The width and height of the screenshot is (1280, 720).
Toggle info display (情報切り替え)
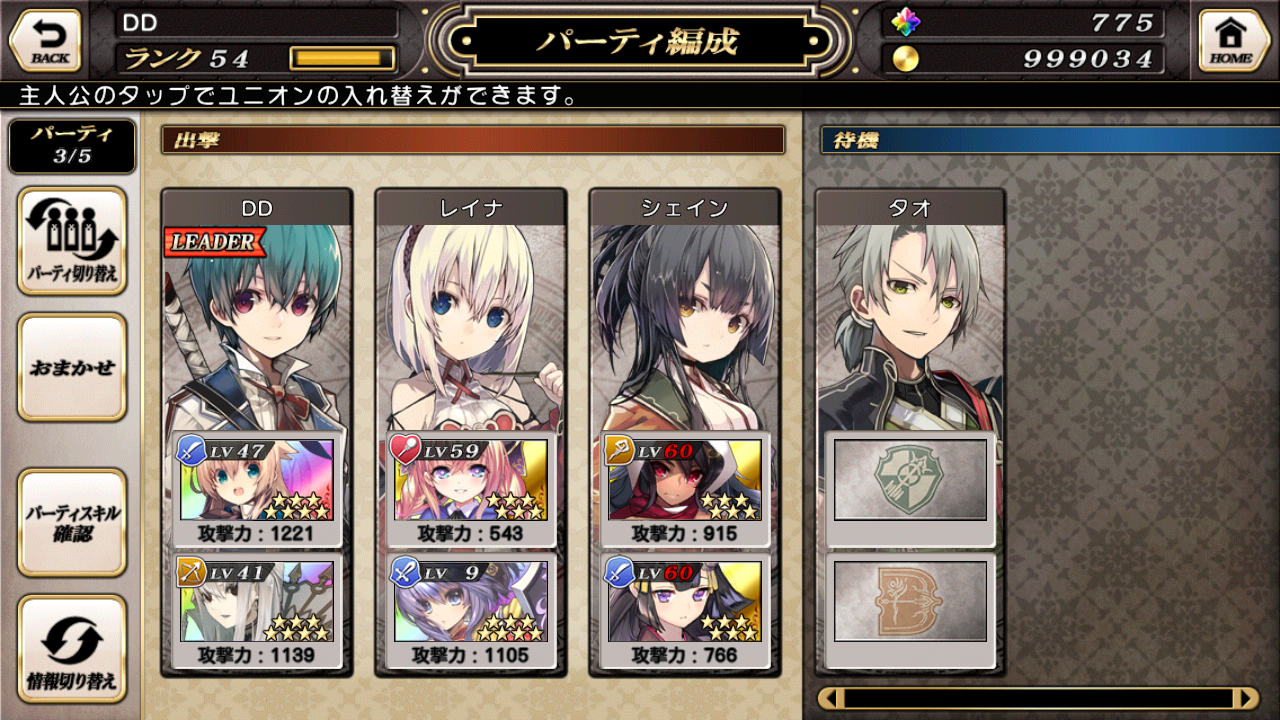(x=72, y=649)
